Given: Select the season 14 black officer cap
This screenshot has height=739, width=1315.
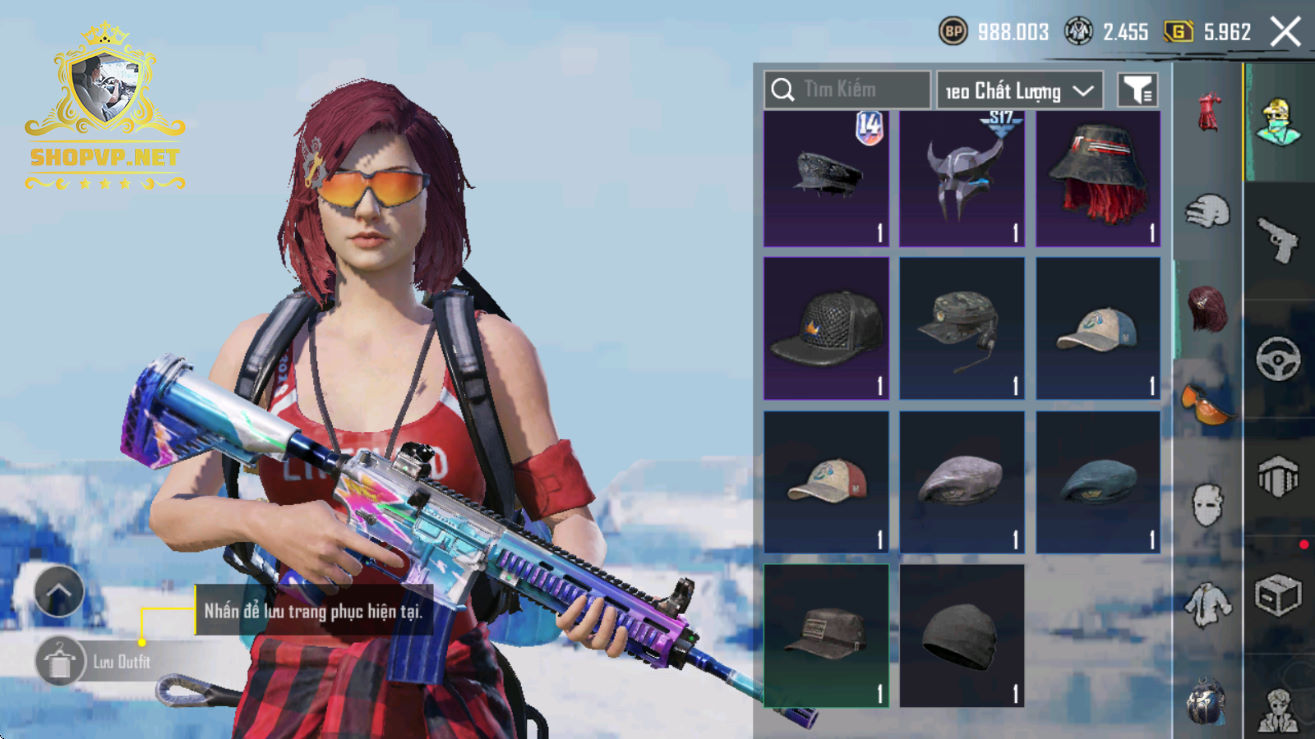Looking at the screenshot, I should (826, 179).
